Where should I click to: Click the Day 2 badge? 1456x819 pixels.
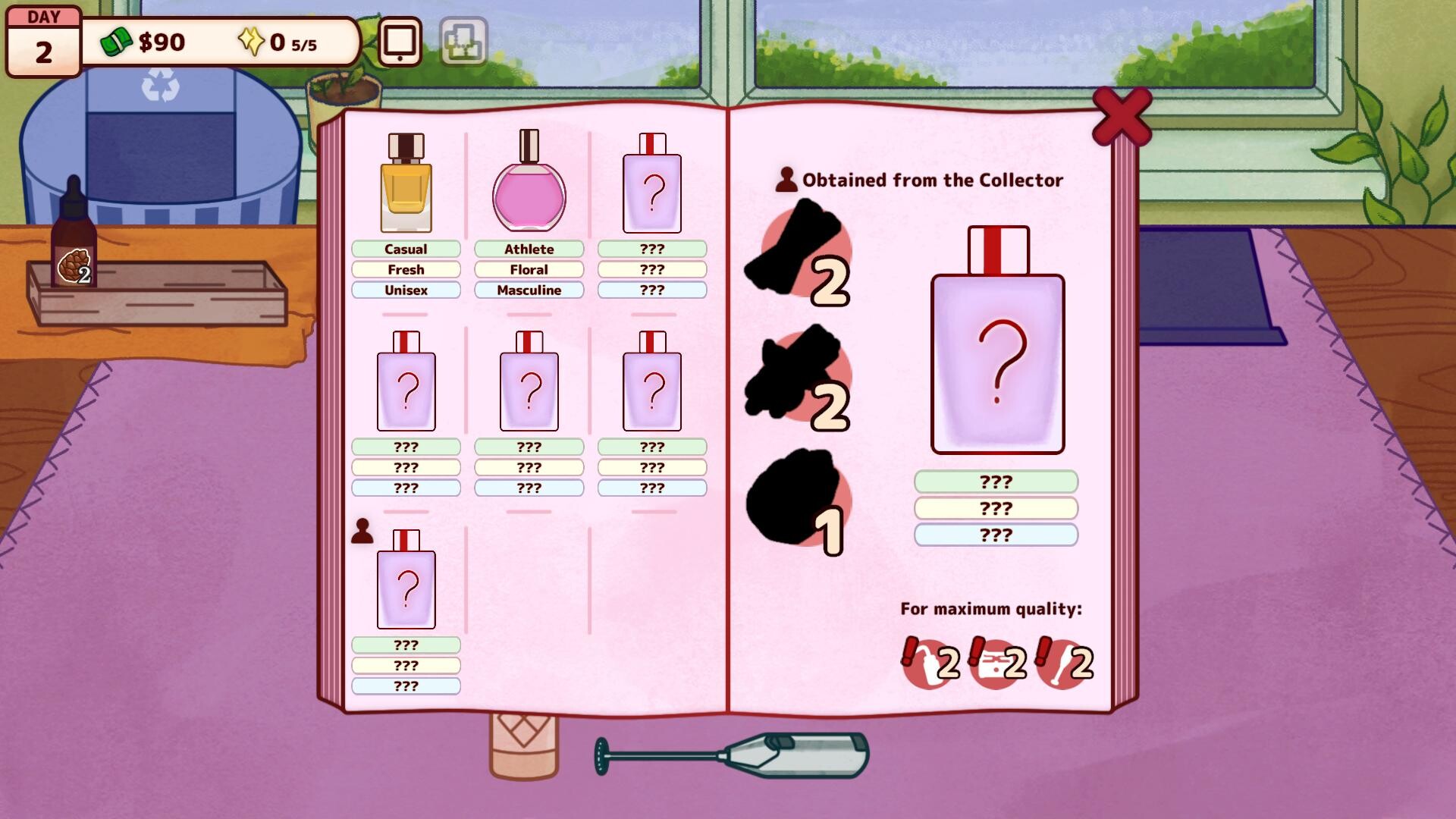tap(43, 38)
